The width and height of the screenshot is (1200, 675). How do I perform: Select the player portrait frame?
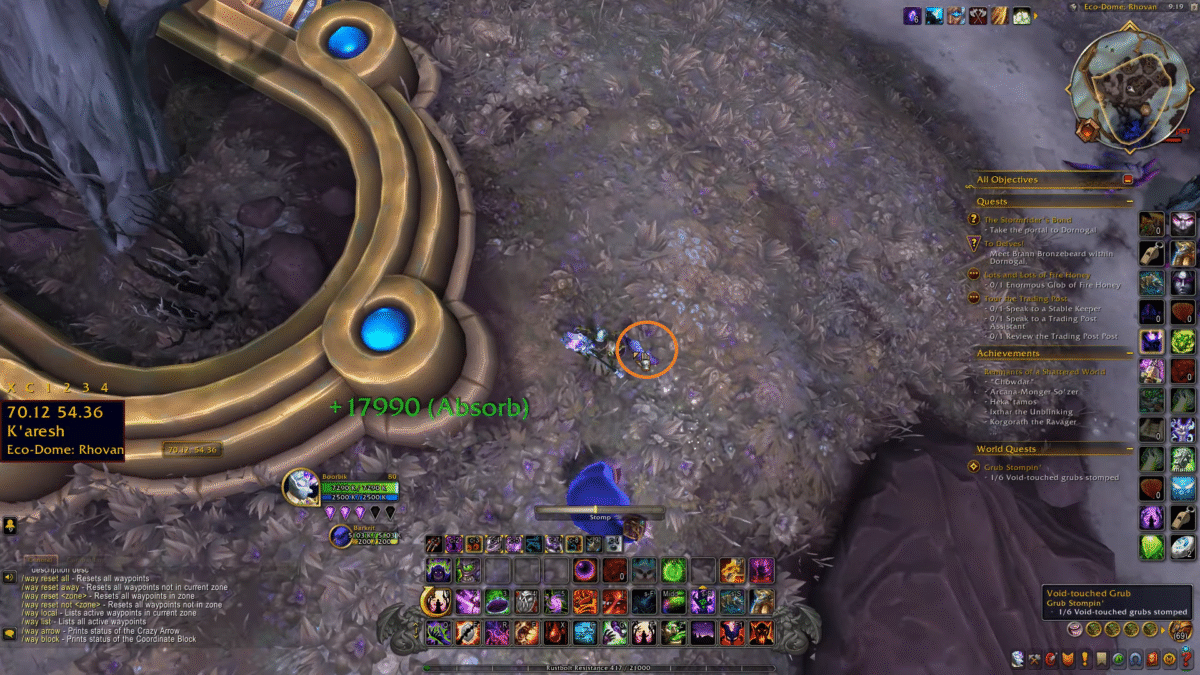[301, 487]
